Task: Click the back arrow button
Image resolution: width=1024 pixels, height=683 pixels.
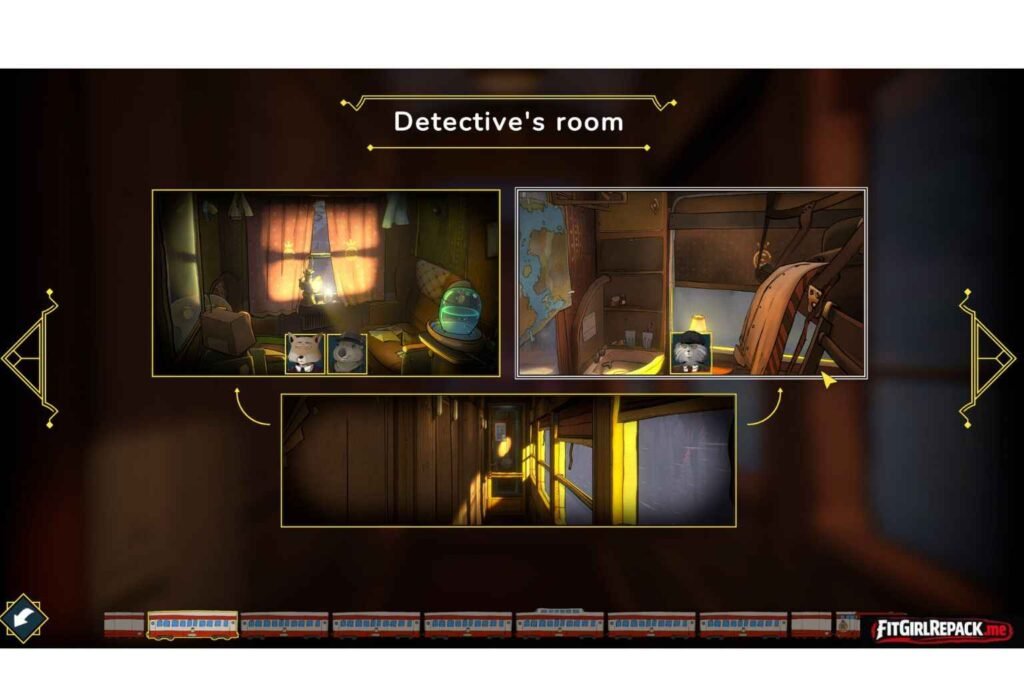Action: (23, 618)
